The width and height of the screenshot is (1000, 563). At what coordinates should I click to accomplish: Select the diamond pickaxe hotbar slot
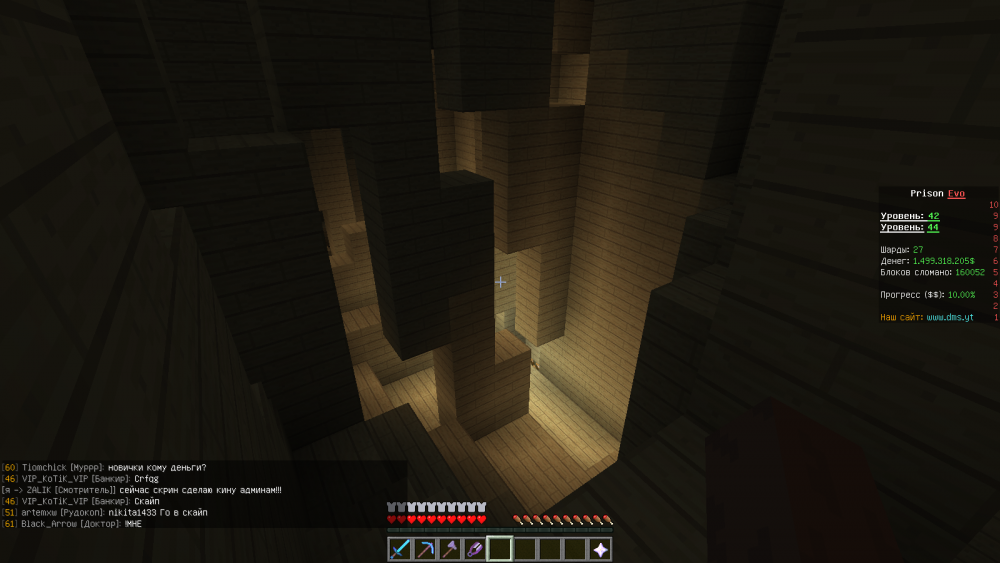point(425,549)
